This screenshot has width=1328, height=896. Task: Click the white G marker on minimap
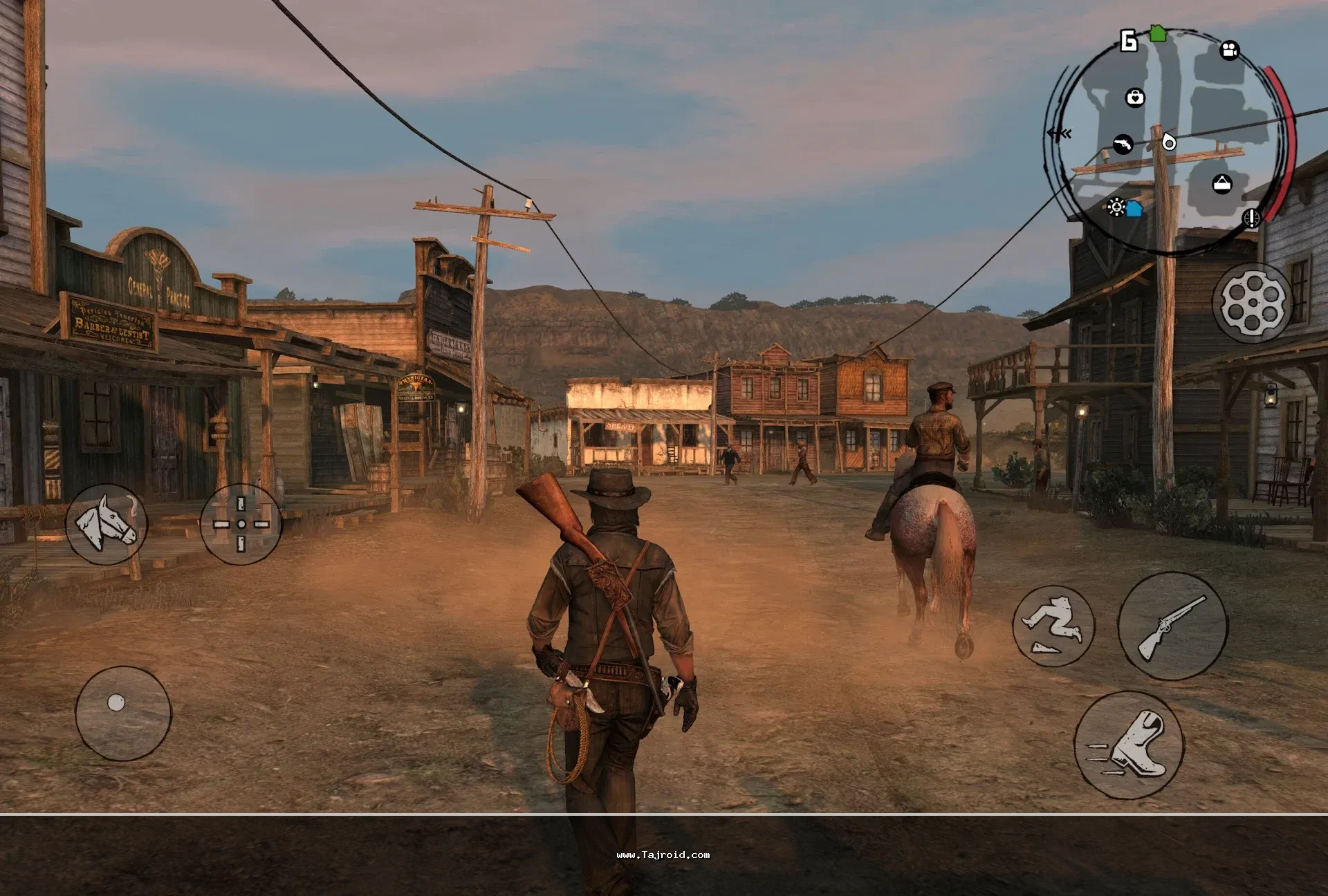pos(1129,41)
